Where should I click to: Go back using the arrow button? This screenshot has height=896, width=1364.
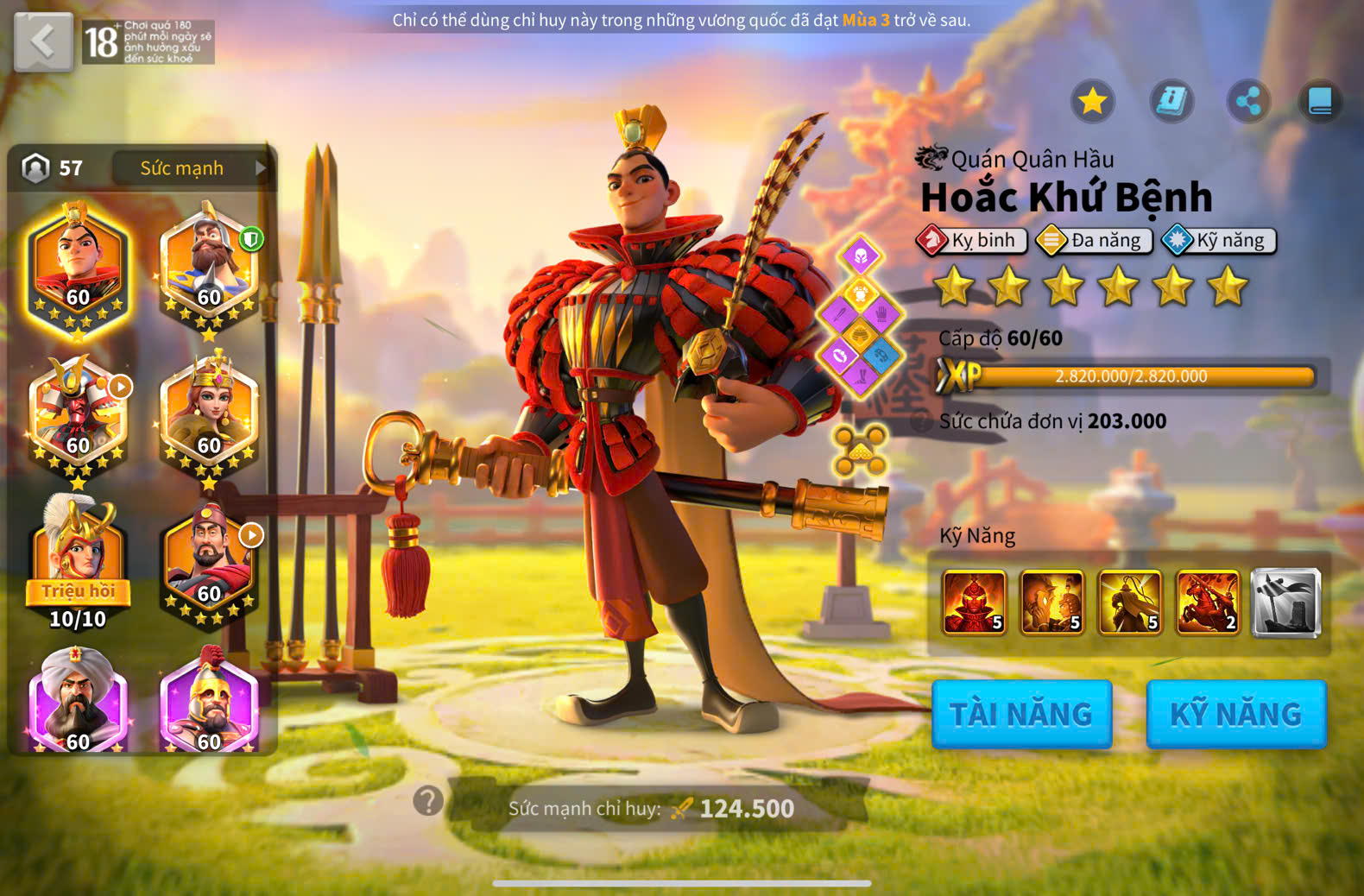pyautogui.click(x=43, y=41)
